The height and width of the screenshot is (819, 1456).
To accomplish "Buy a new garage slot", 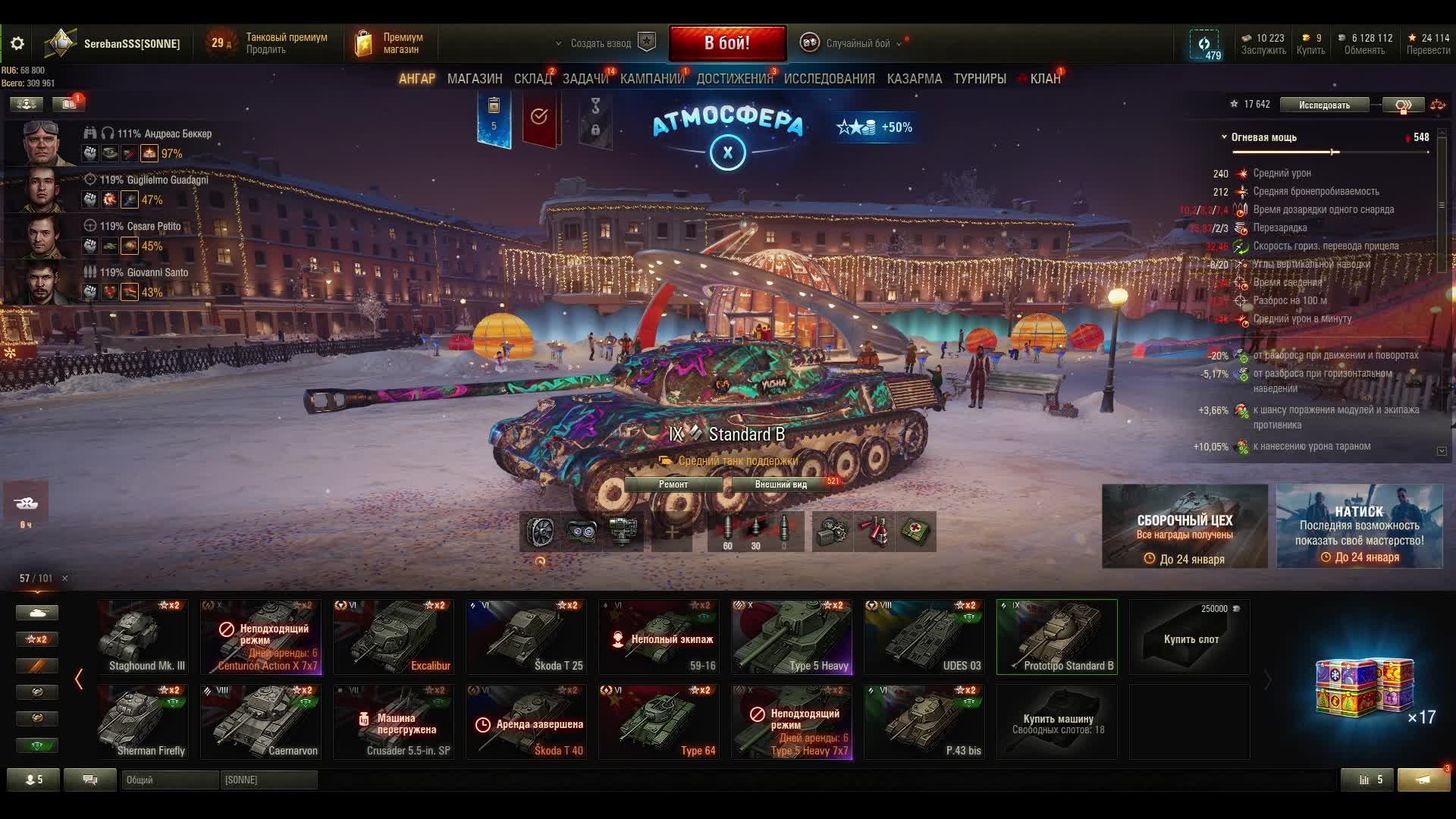I will 1190,637.
